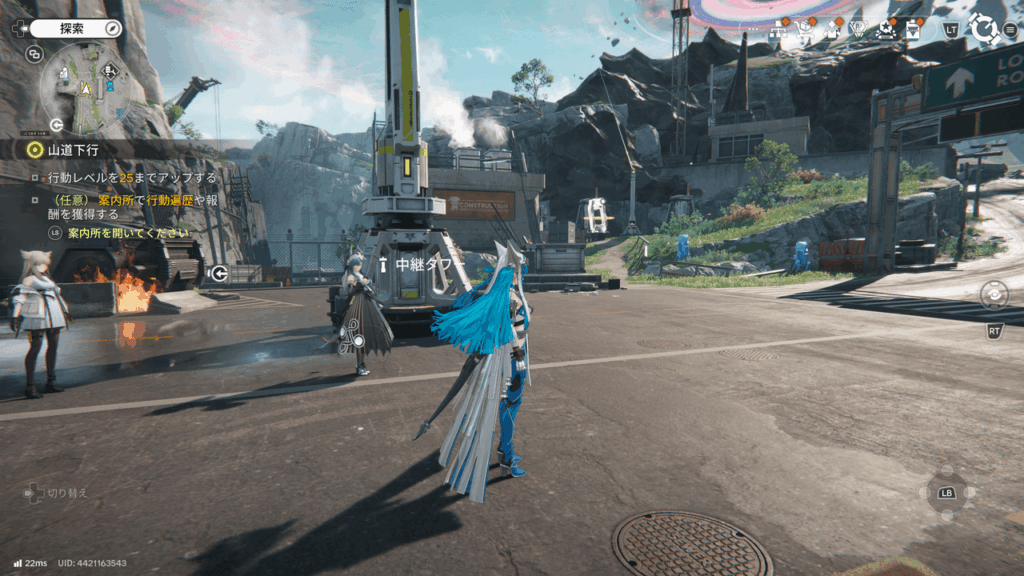Click the return arrow icon below minimap
Image resolution: width=1024 pixels, height=576 pixels.
(x=57, y=125)
